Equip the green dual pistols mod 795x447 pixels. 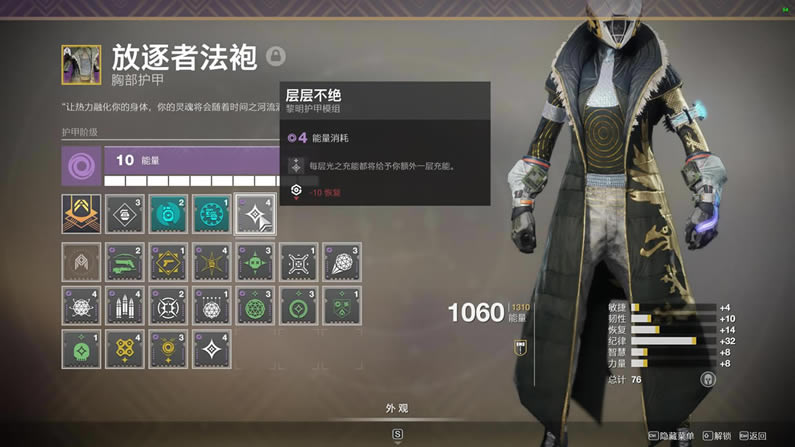124,262
